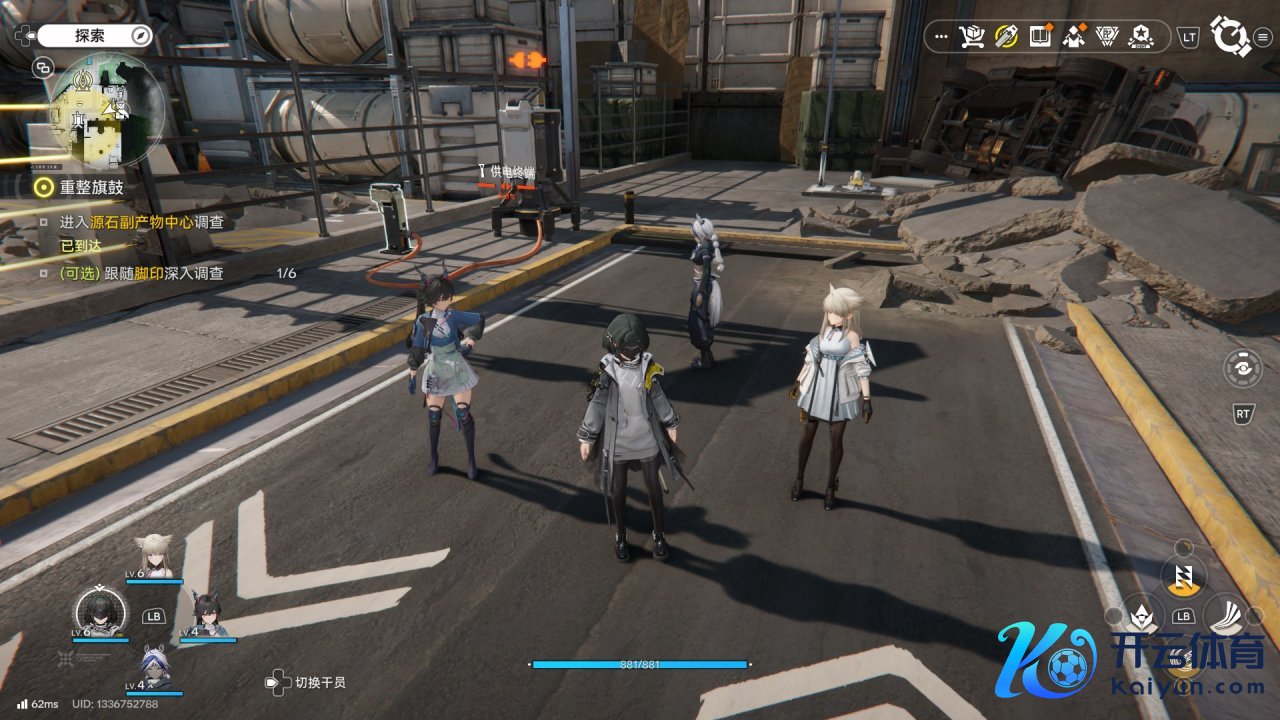This screenshot has height=720, width=1280.
Task: Open the large ring system icon
Action: (1229, 35)
